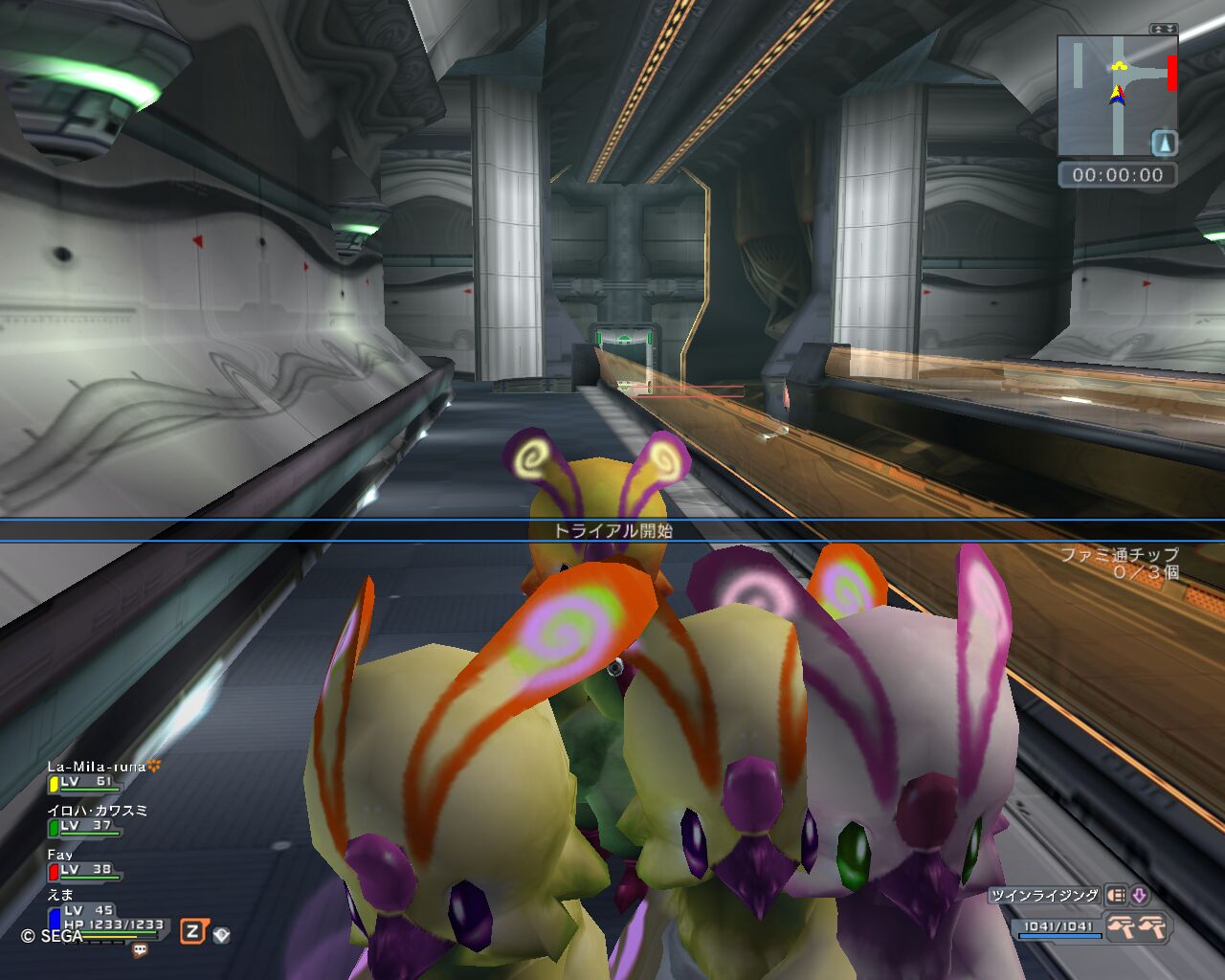Choose party member Fay
The image size is (1225, 980).
coord(60,855)
